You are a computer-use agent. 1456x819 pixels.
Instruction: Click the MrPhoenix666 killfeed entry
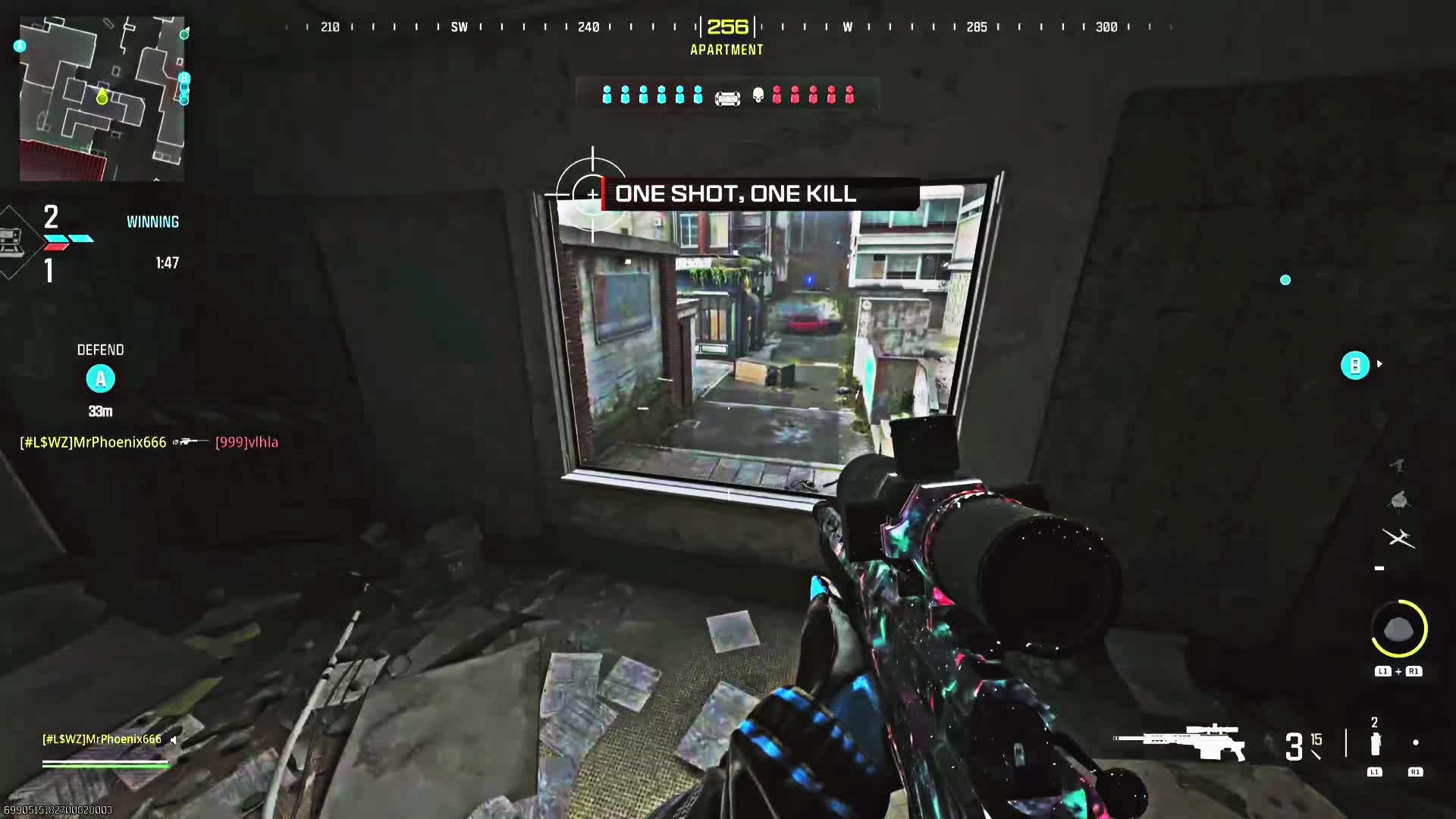(93, 442)
